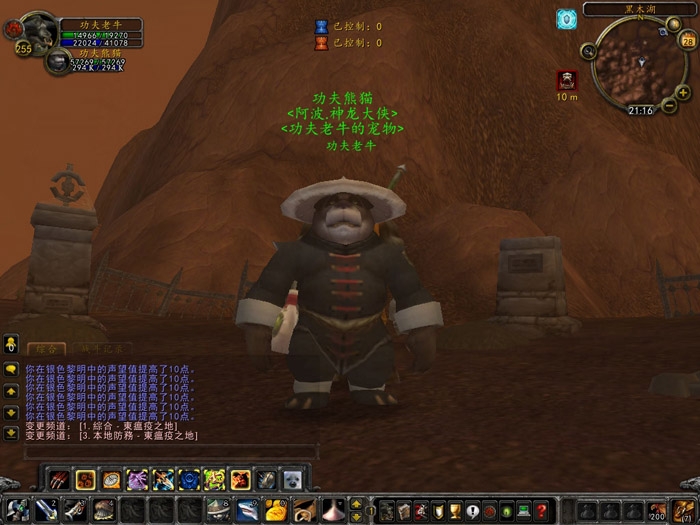
Task: Activate the shark icon action slot
Action: (247, 510)
